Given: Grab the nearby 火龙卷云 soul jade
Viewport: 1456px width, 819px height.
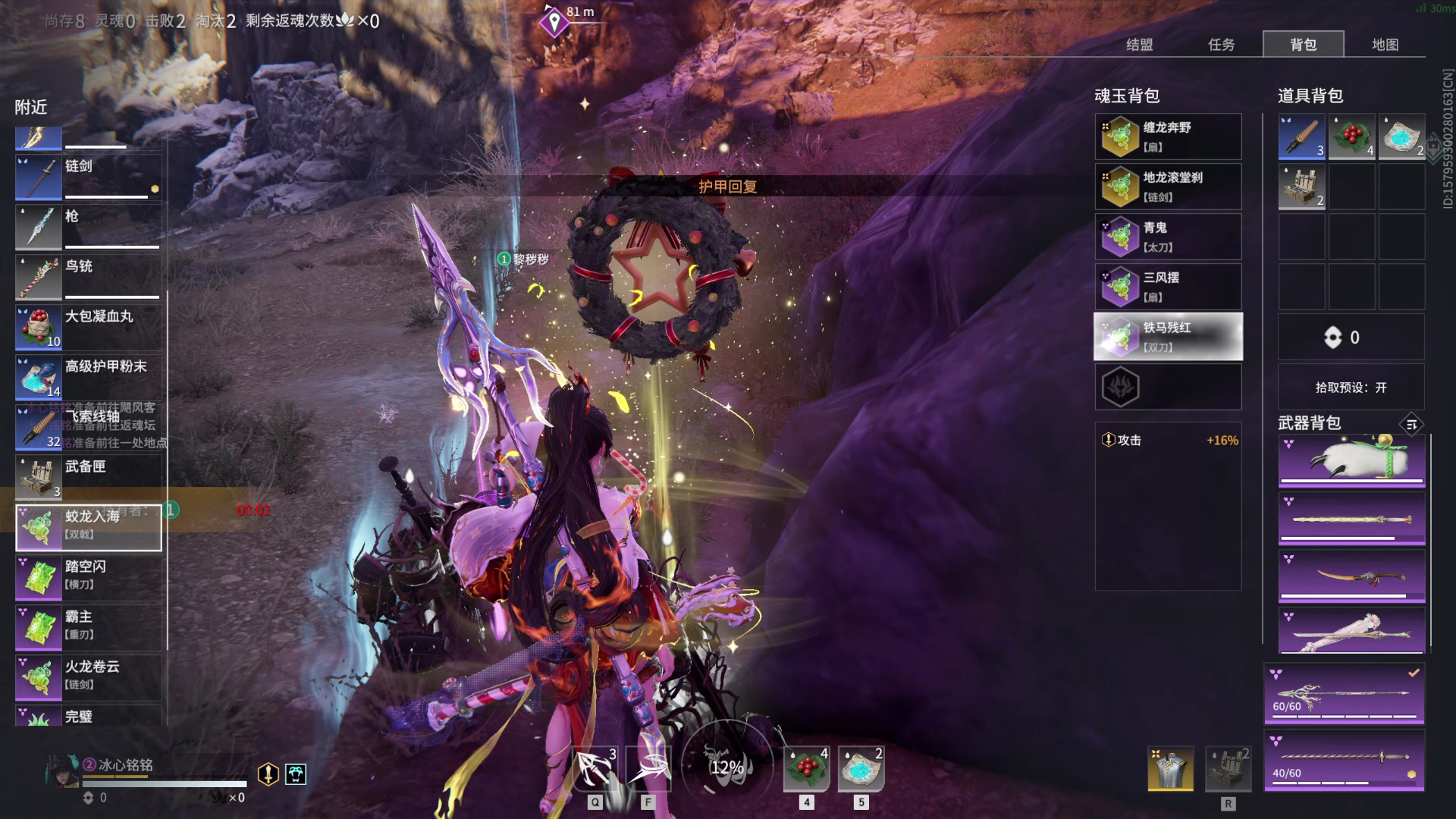Looking at the screenshot, I should point(88,677).
